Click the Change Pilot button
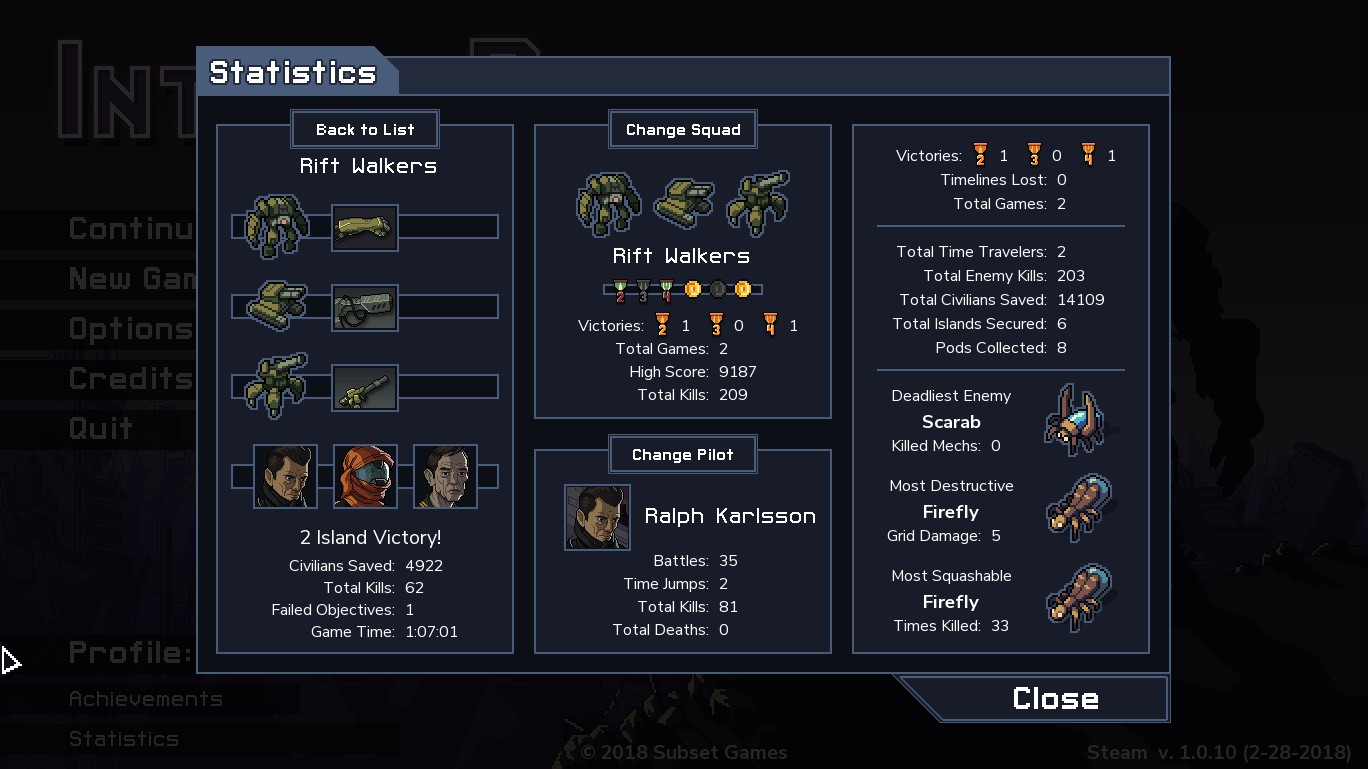1368x769 pixels. coord(683,454)
